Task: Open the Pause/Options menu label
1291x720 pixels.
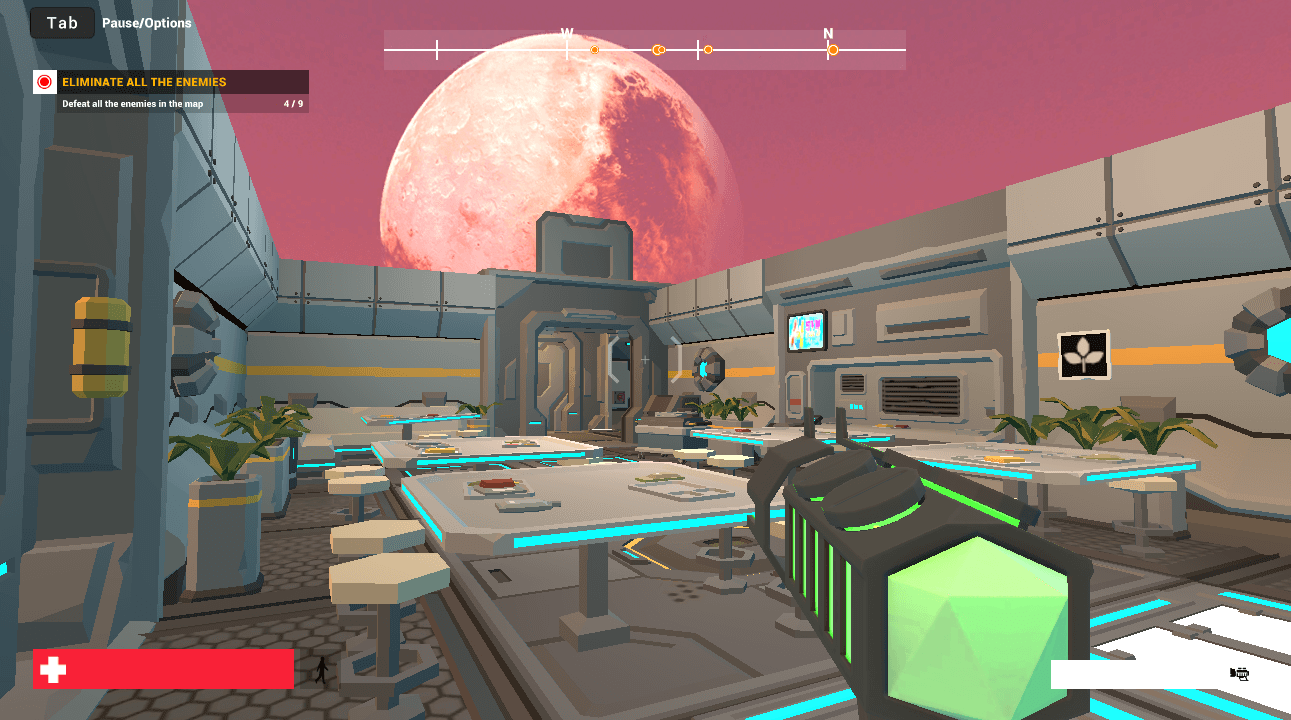Action: click(x=146, y=23)
